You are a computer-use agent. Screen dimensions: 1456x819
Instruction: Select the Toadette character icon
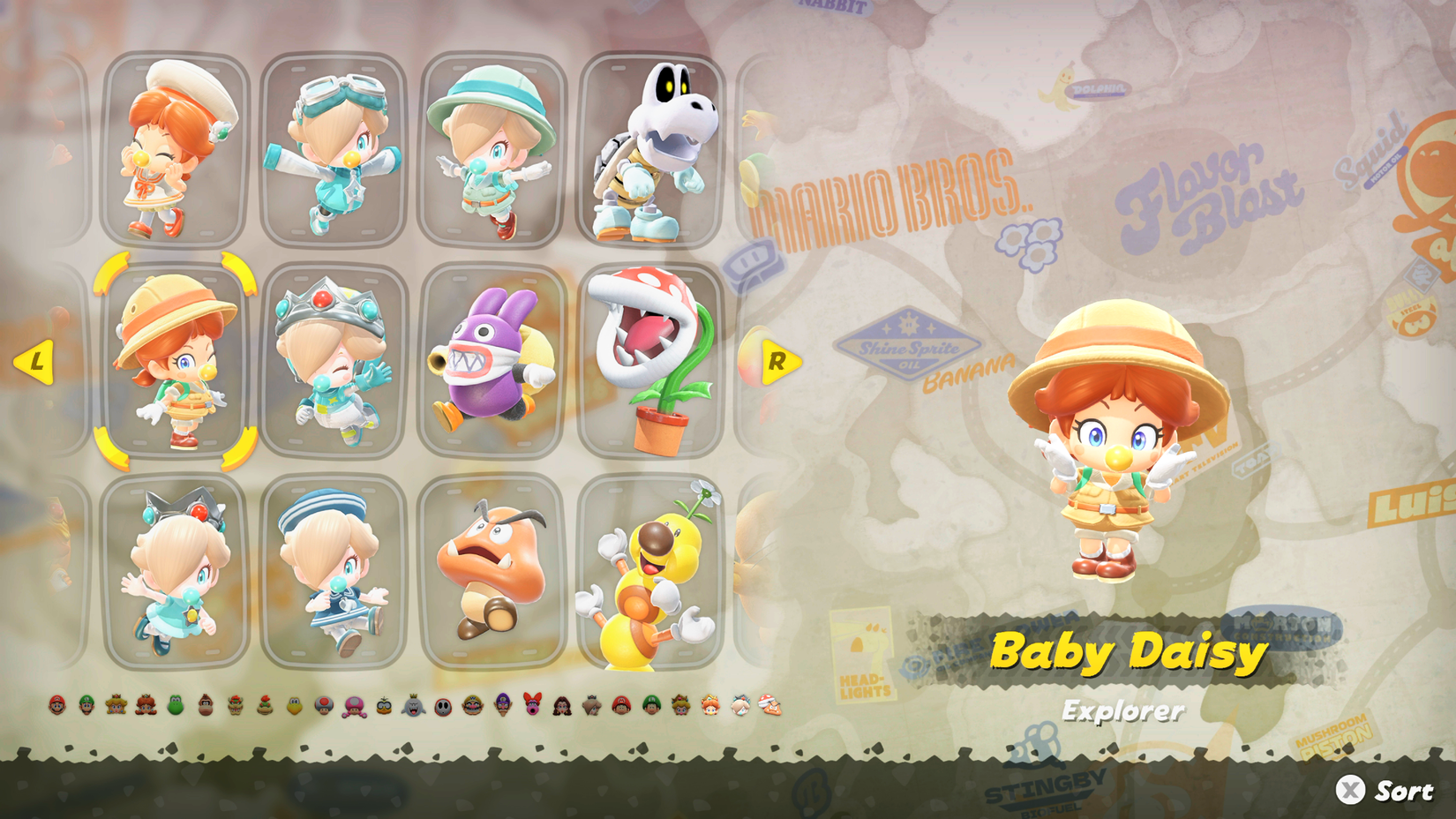pos(354,706)
